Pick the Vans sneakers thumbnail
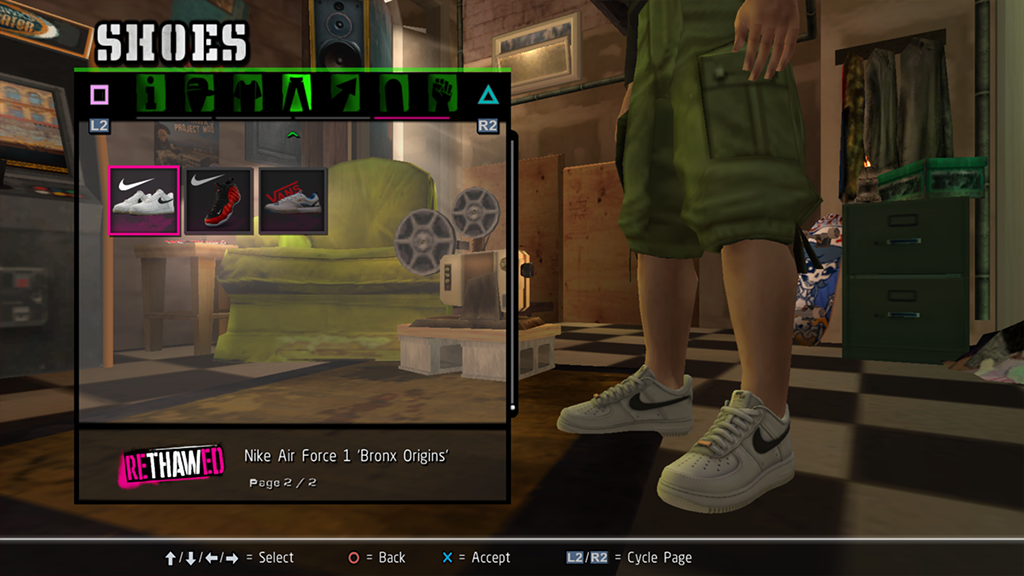 coord(293,200)
